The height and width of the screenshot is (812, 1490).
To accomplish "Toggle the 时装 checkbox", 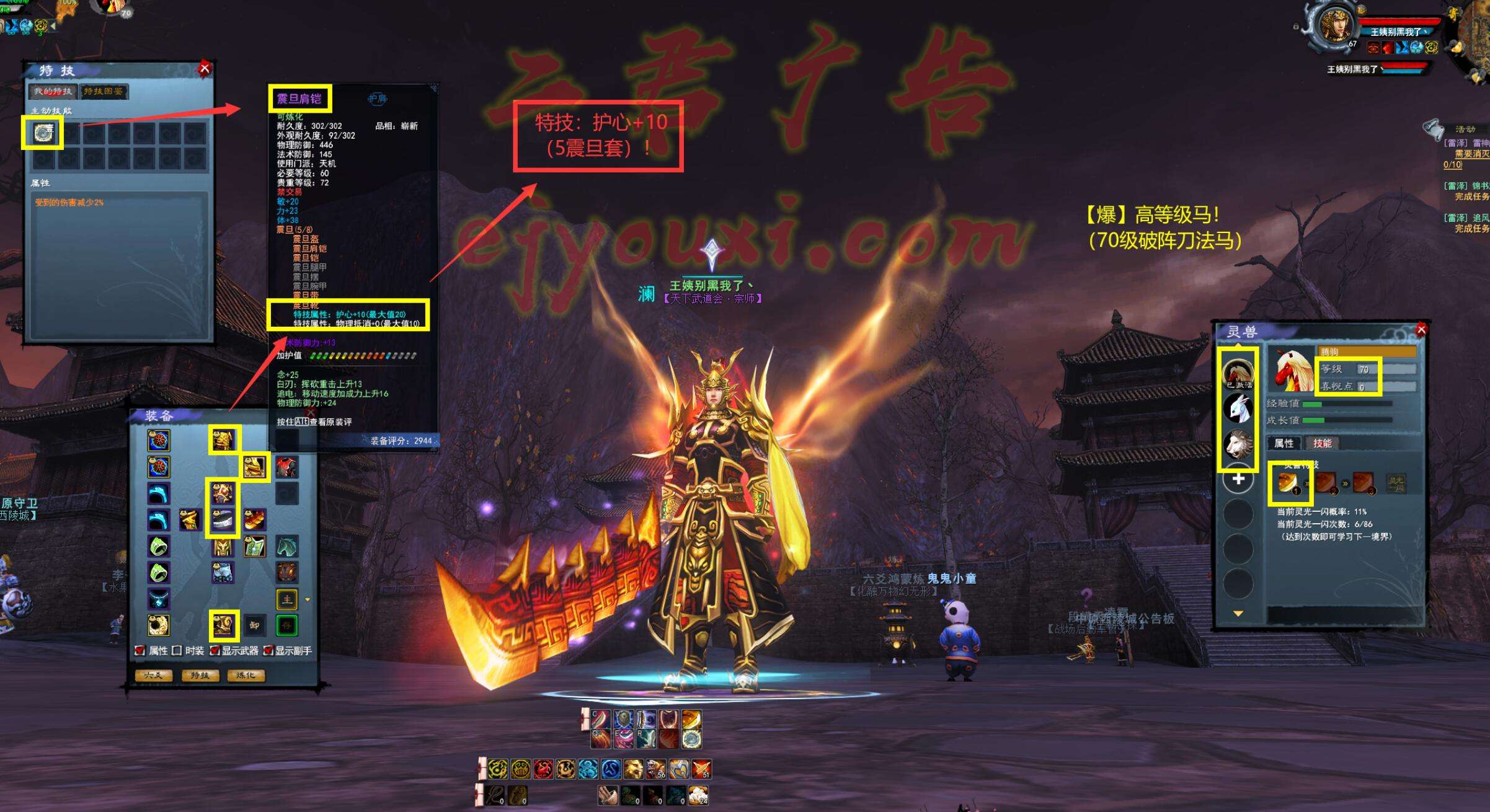I will click(177, 651).
